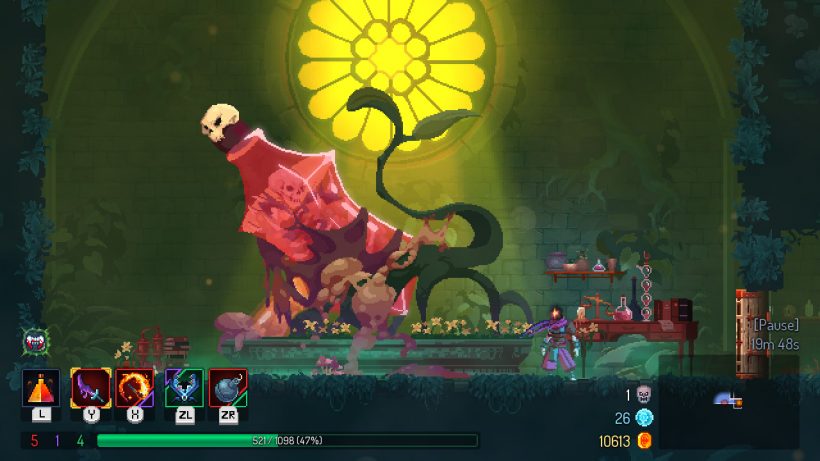This screenshot has width=820, height=461.
Task: Select the health flask slot
Action: [x=41, y=388]
